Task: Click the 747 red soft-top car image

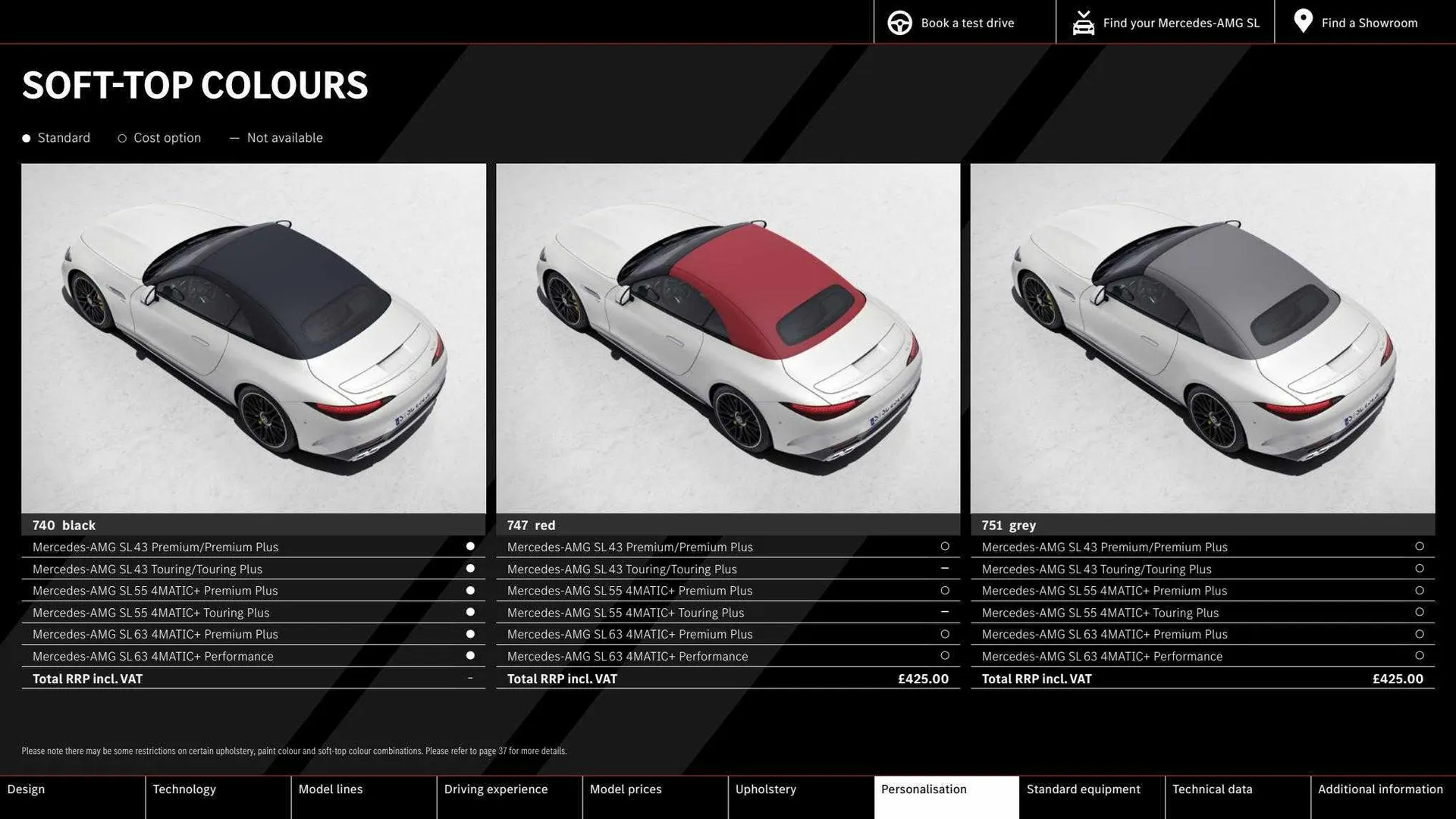Action: [x=727, y=339]
